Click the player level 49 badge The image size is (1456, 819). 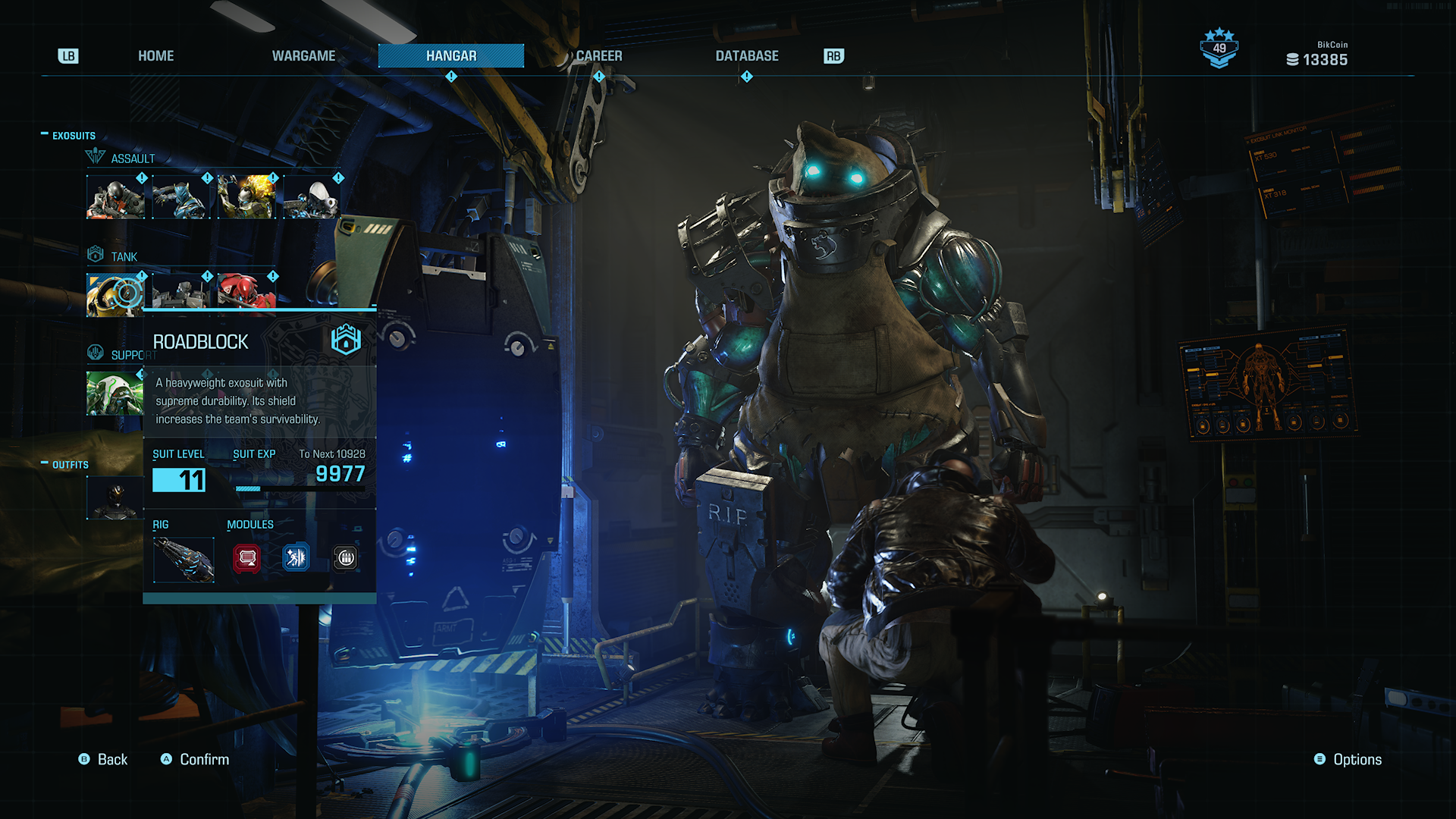point(1219,49)
